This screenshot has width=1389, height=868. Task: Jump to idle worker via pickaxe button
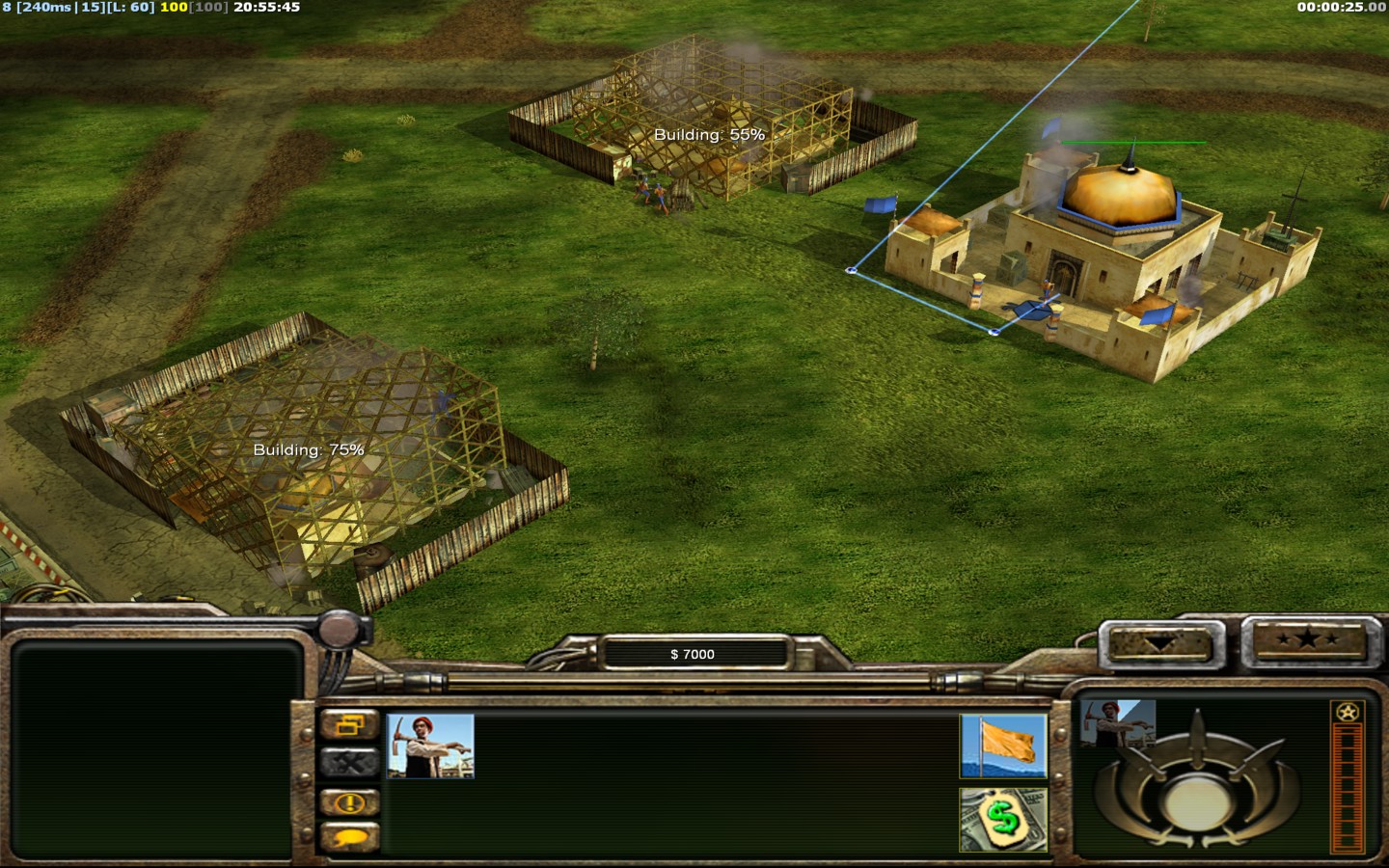349,763
